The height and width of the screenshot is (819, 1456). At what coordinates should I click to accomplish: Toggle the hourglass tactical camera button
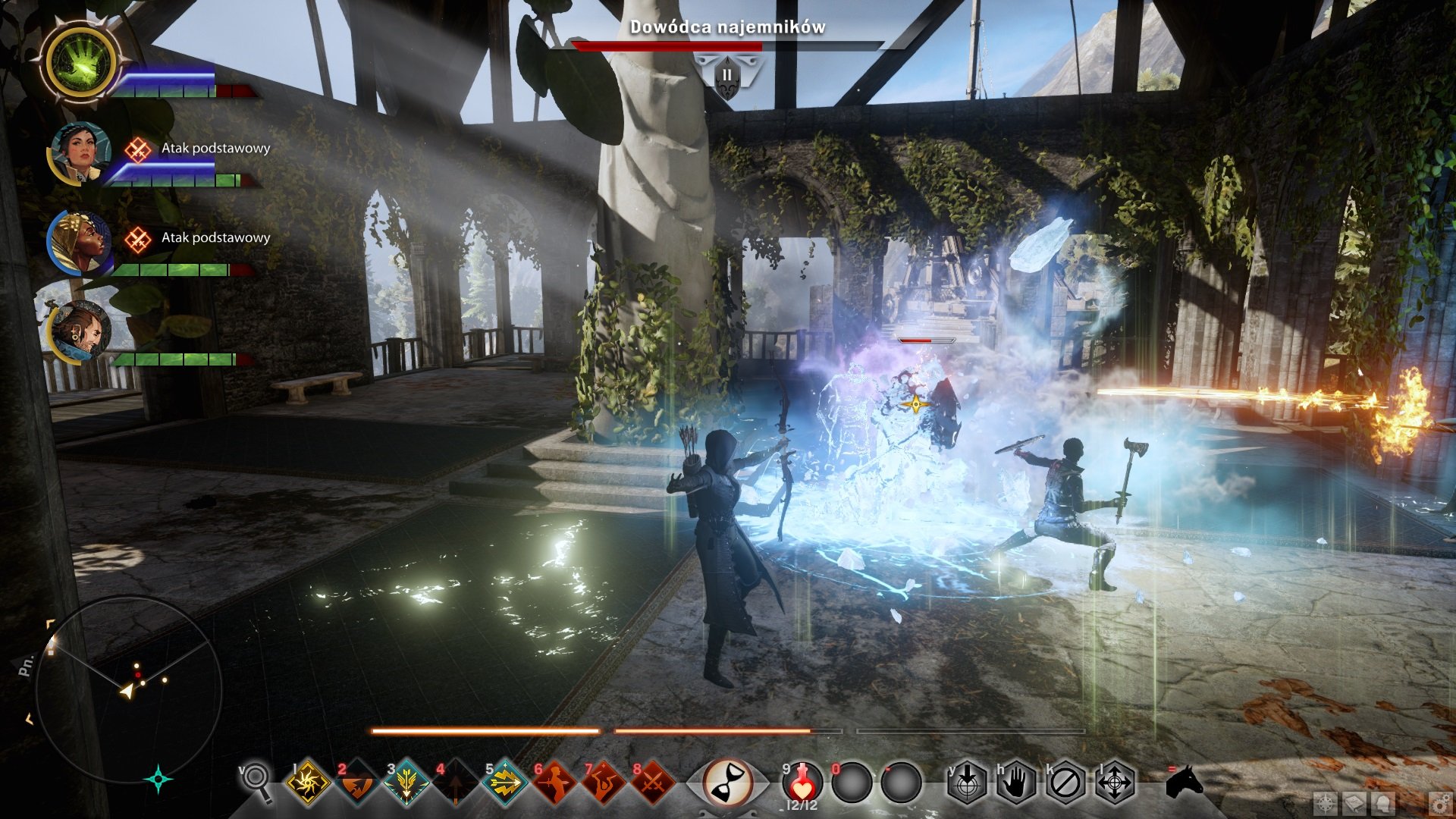point(727,783)
